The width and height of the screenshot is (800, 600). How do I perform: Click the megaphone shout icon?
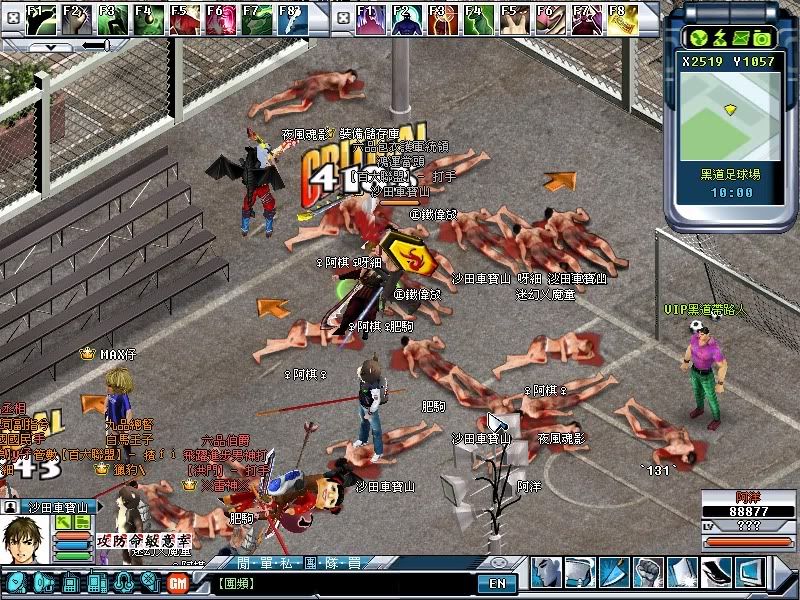(45, 582)
